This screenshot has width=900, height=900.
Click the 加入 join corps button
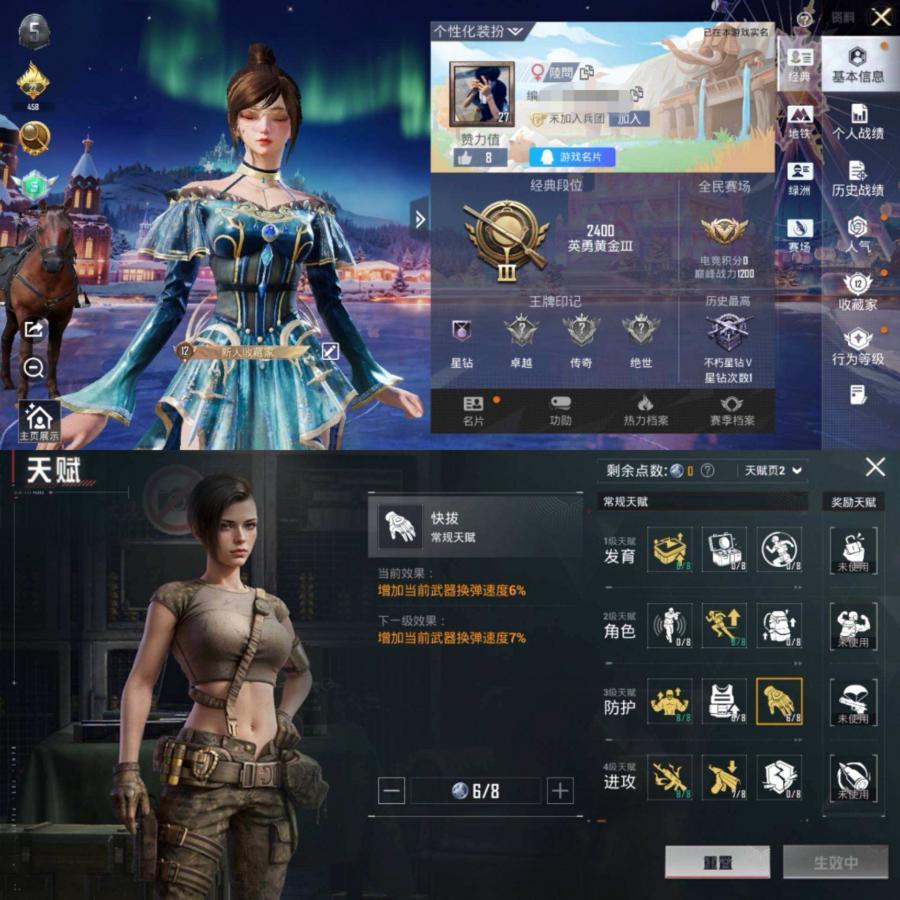(628, 119)
